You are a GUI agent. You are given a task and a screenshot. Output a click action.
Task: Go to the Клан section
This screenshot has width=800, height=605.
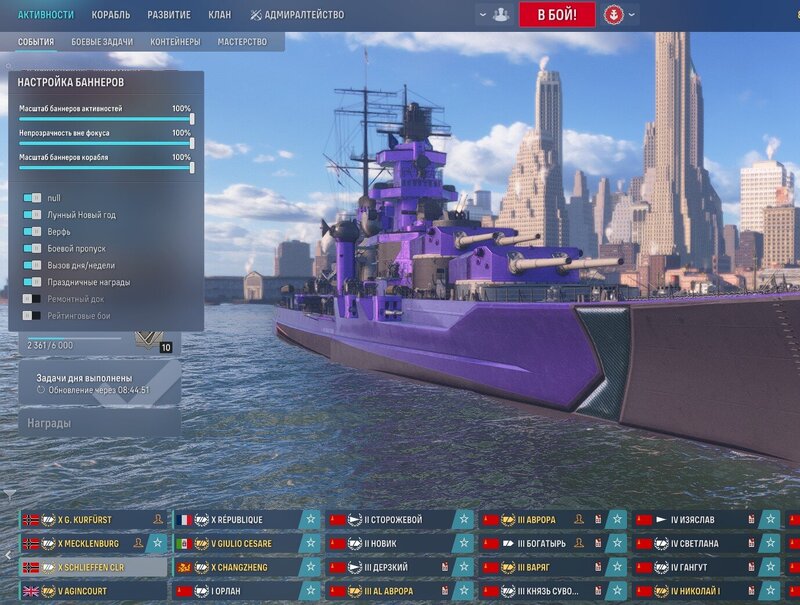(x=220, y=15)
